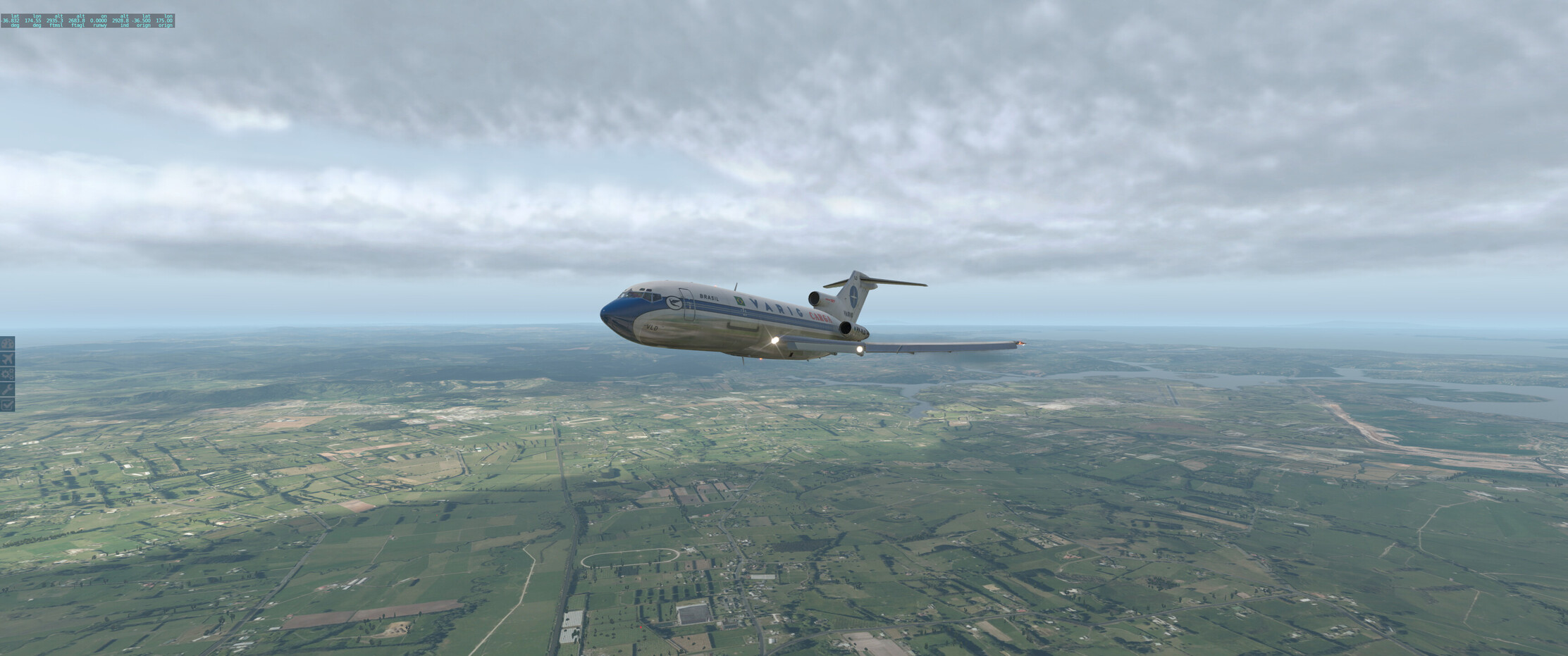This screenshot has width=1568, height=656.
Task: Open the gears settings sidebar icon
Action: click(7, 374)
